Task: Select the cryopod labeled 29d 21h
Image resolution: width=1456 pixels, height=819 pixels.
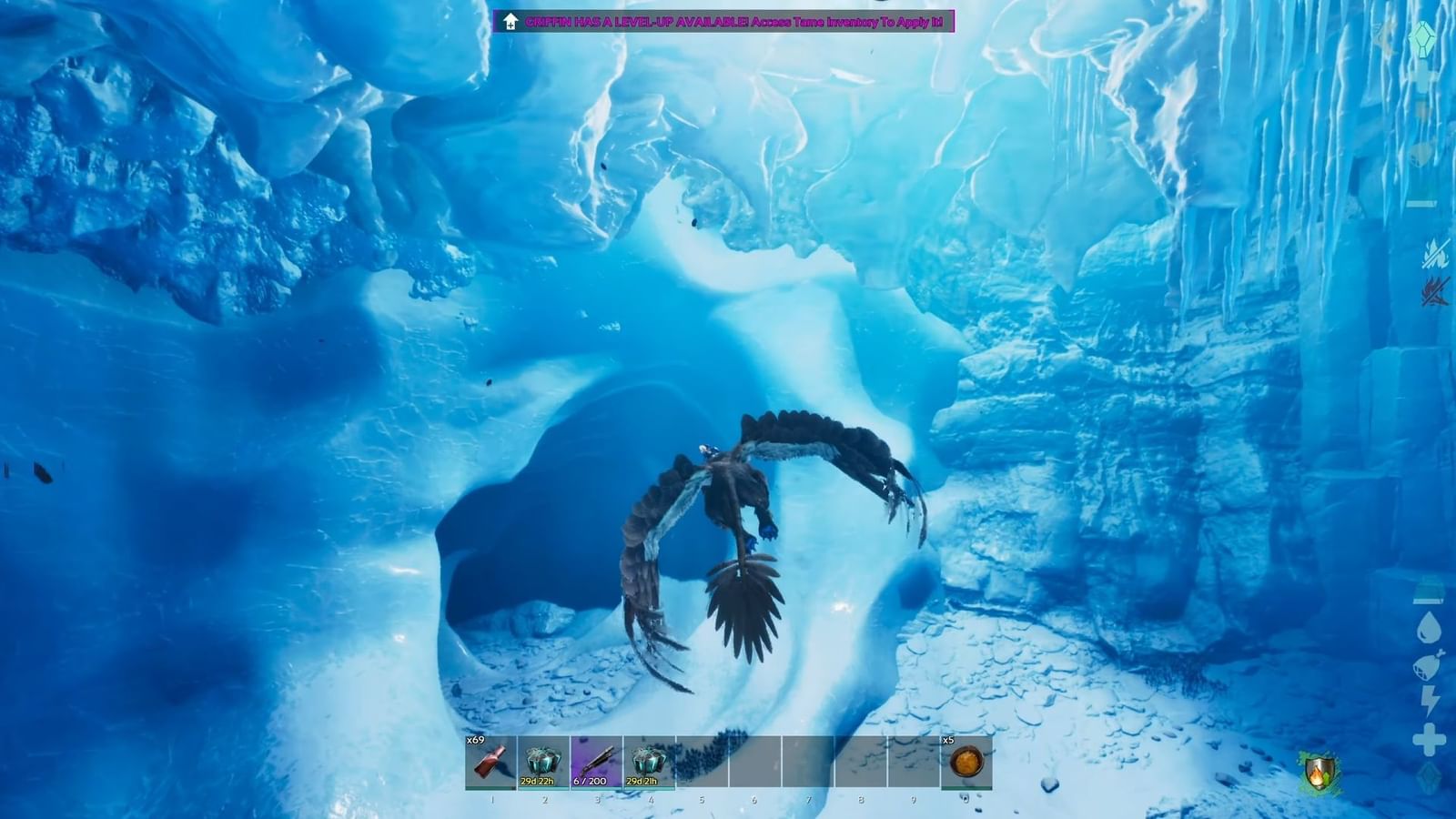Action: [x=646, y=760]
